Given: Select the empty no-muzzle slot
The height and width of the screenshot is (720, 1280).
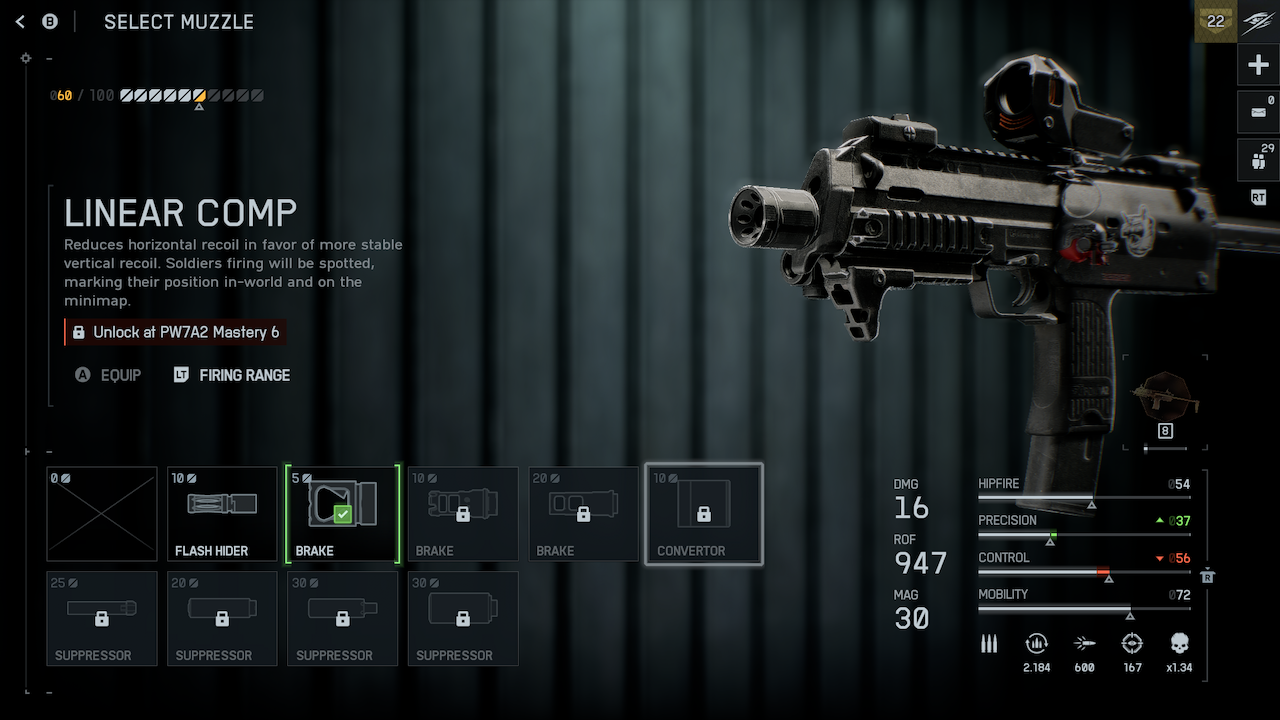Looking at the screenshot, I should pos(102,513).
